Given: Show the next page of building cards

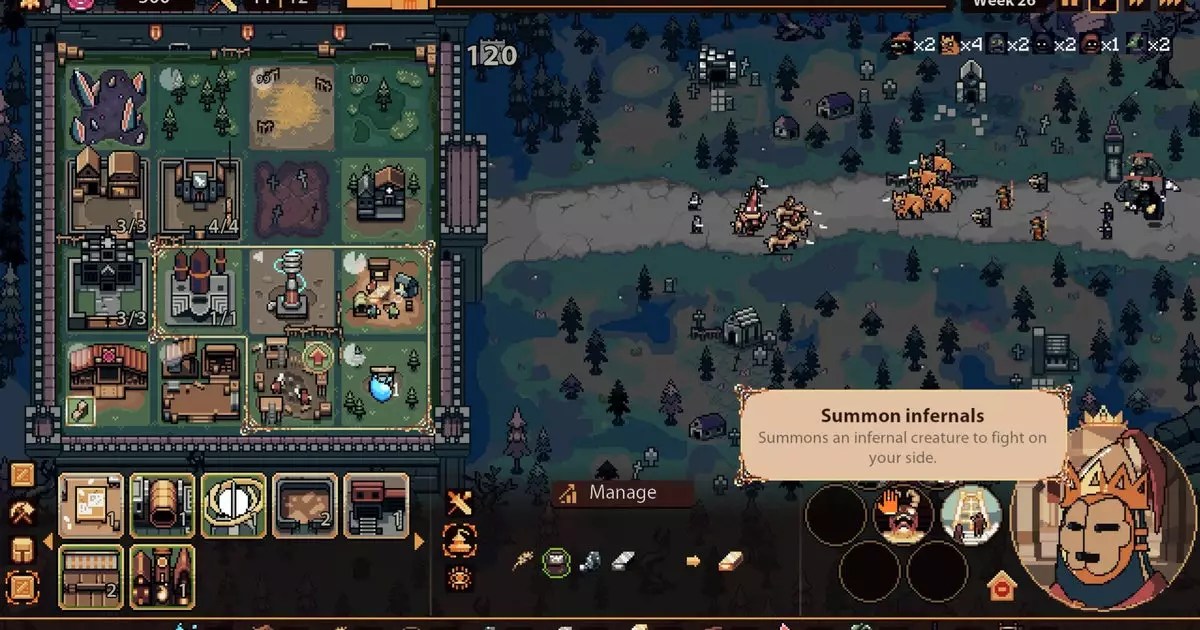Looking at the screenshot, I should pos(420,542).
